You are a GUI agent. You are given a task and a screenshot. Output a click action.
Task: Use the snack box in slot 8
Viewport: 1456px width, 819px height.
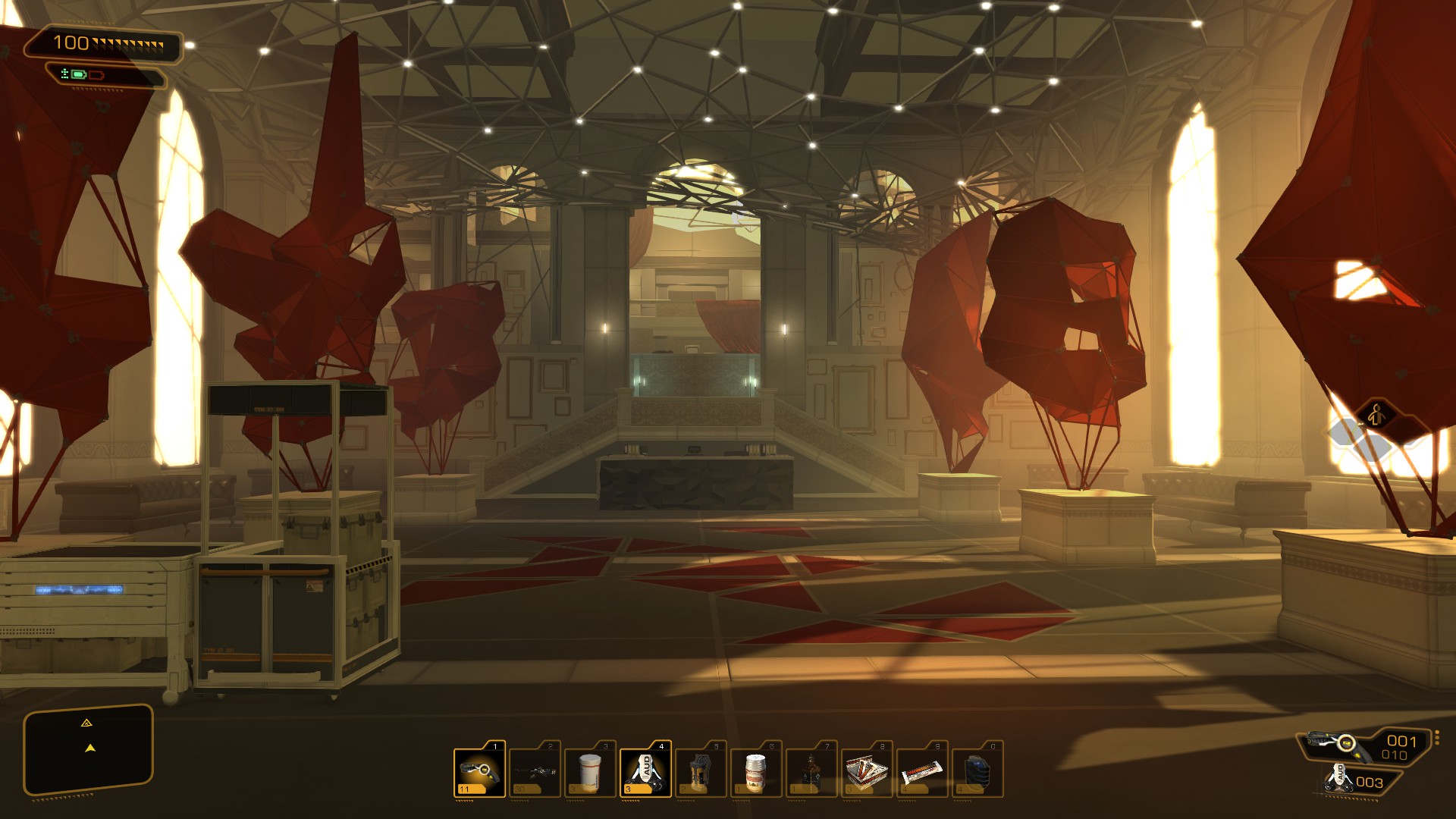tap(867, 771)
